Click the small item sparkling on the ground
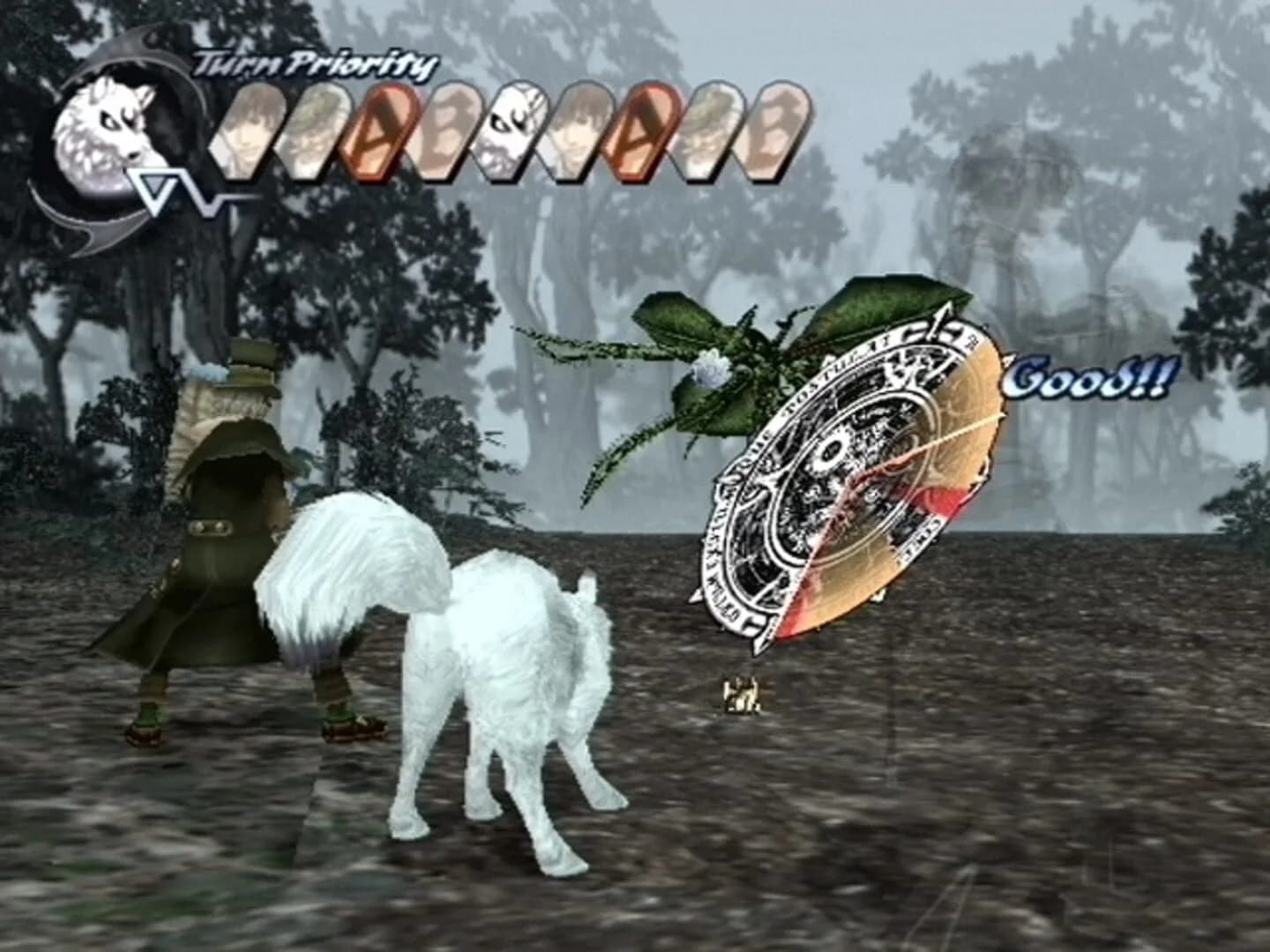This screenshot has height=952, width=1270. [741, 696]
